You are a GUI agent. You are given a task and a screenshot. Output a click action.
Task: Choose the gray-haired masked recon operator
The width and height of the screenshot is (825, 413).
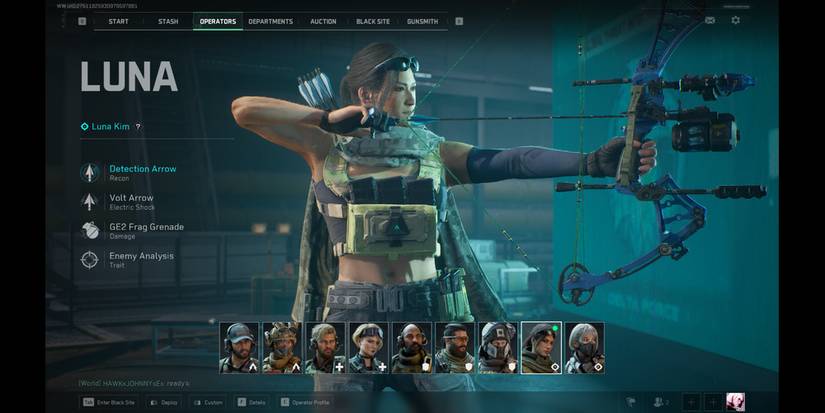(x=583, y=347)
